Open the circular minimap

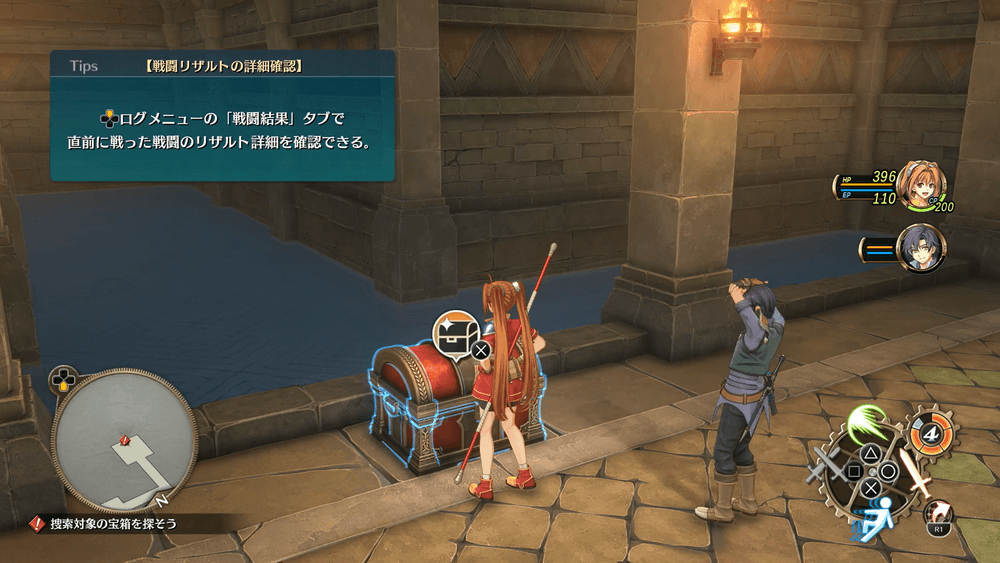pyautogui.click(x=124, y=441)
